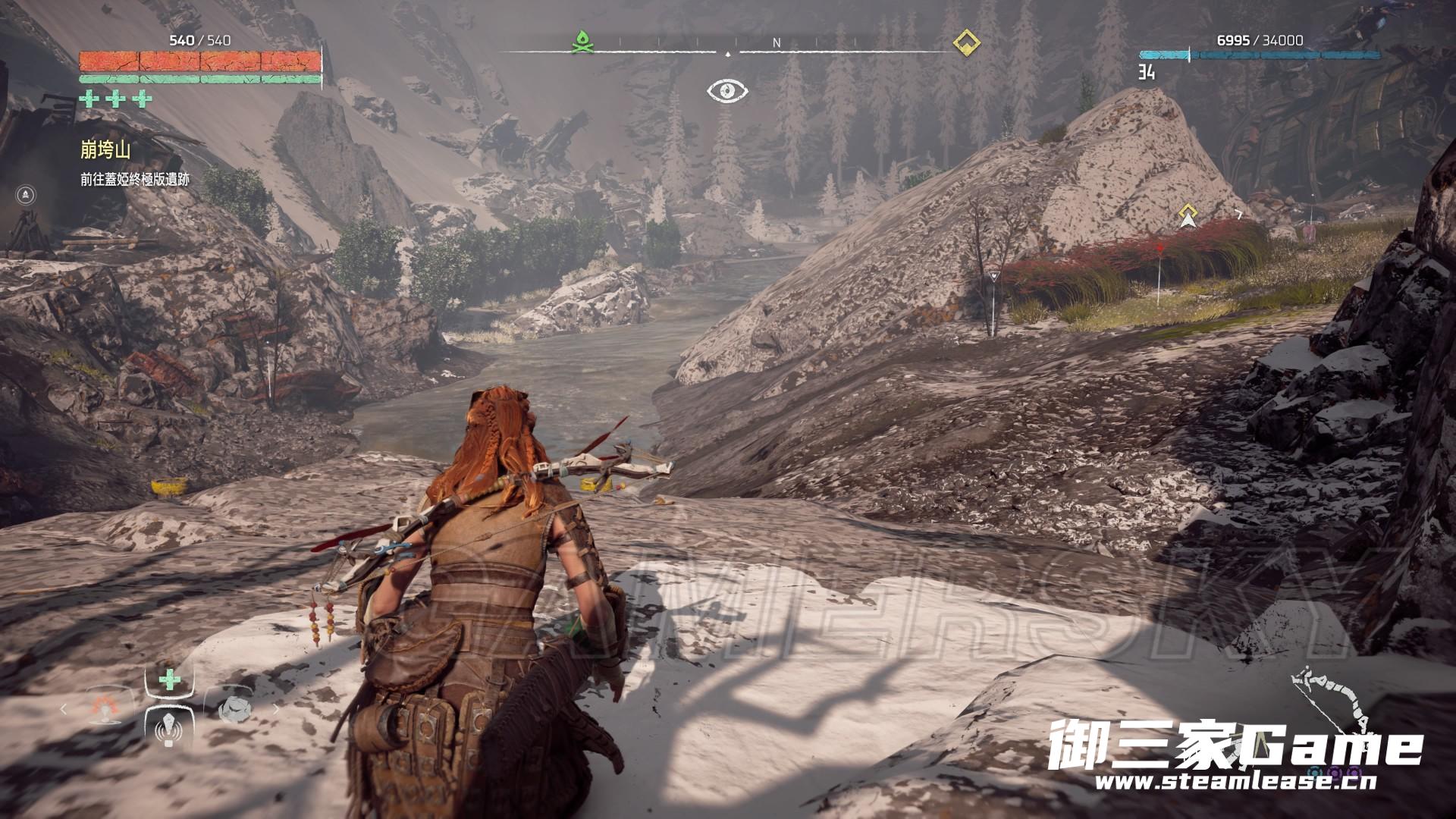Click the right arrow of the tool selector
Viewport: 1456px width, 819px height.
[275, 711]
